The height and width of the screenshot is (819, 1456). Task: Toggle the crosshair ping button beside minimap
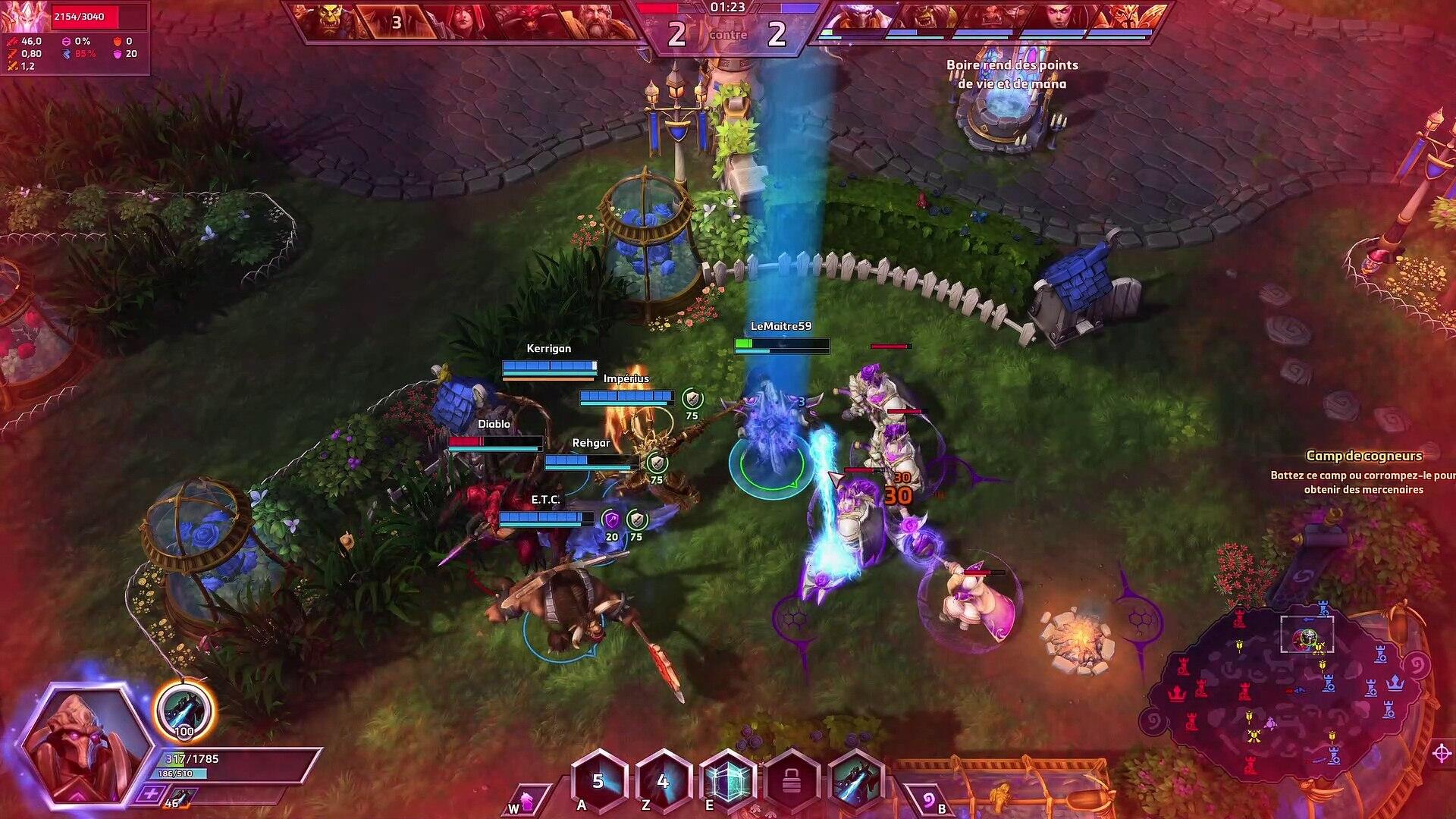point(1442,753)
